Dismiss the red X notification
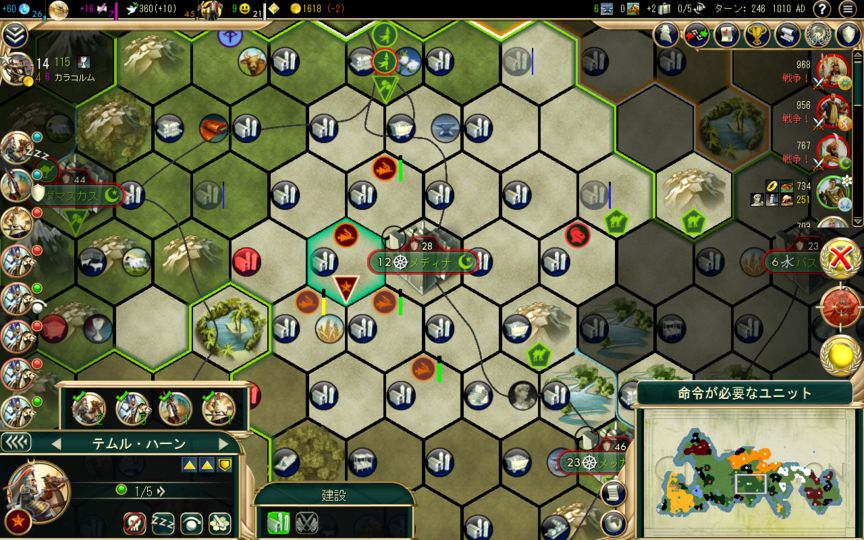 [x=844, y=257]
